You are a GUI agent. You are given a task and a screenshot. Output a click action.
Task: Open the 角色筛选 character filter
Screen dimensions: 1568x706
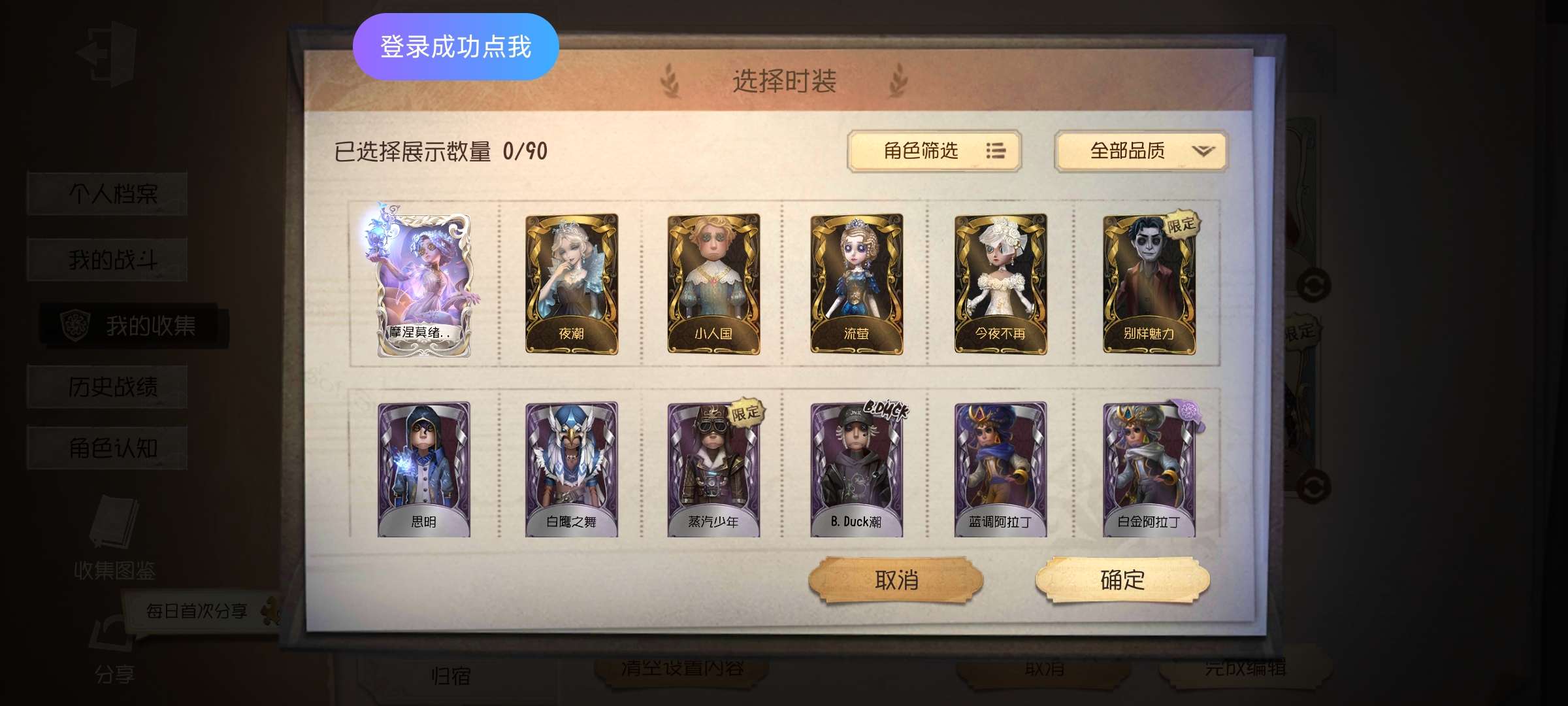pos(934,151)
